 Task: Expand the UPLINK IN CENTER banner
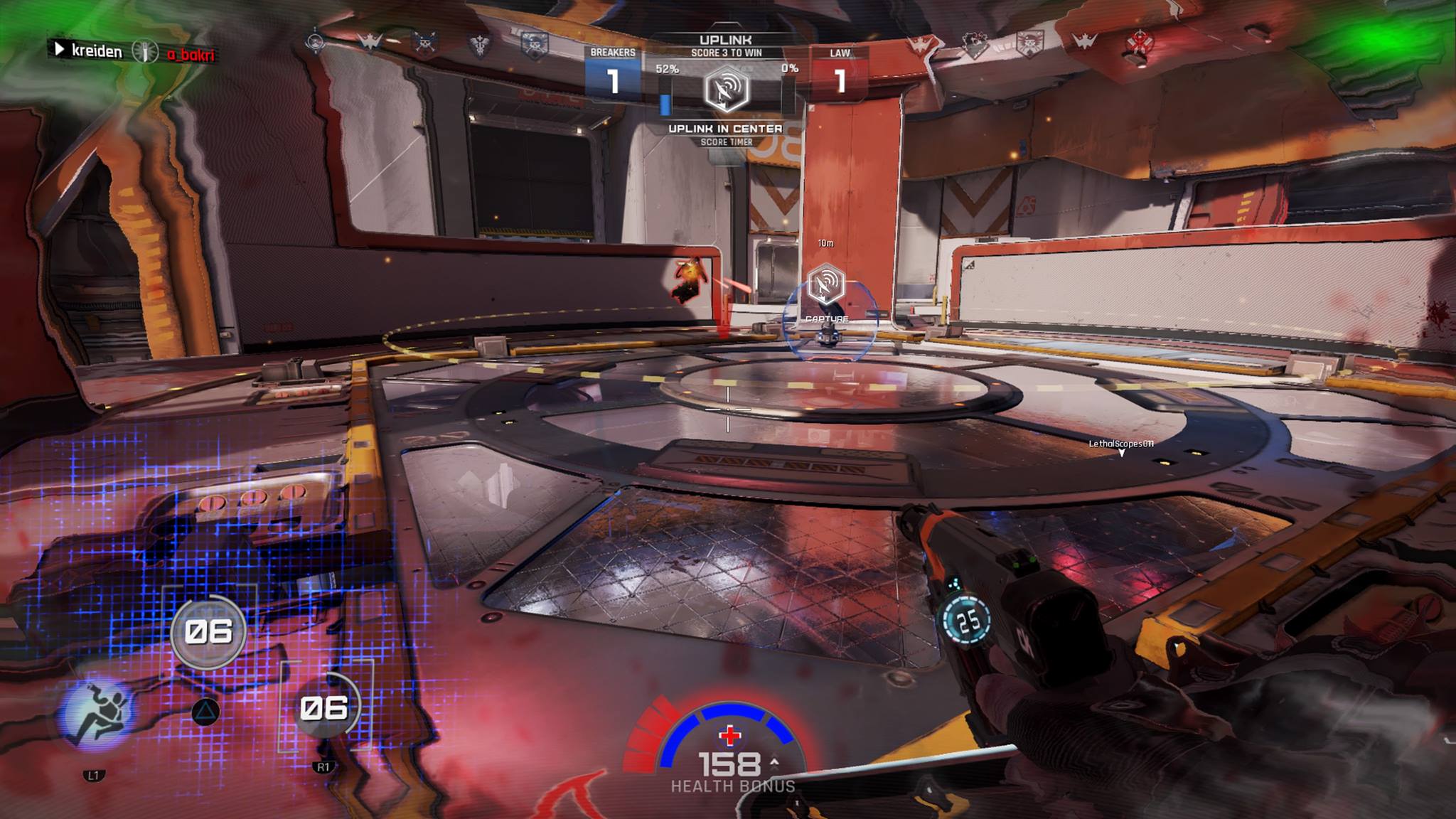[x=727, y=129]
